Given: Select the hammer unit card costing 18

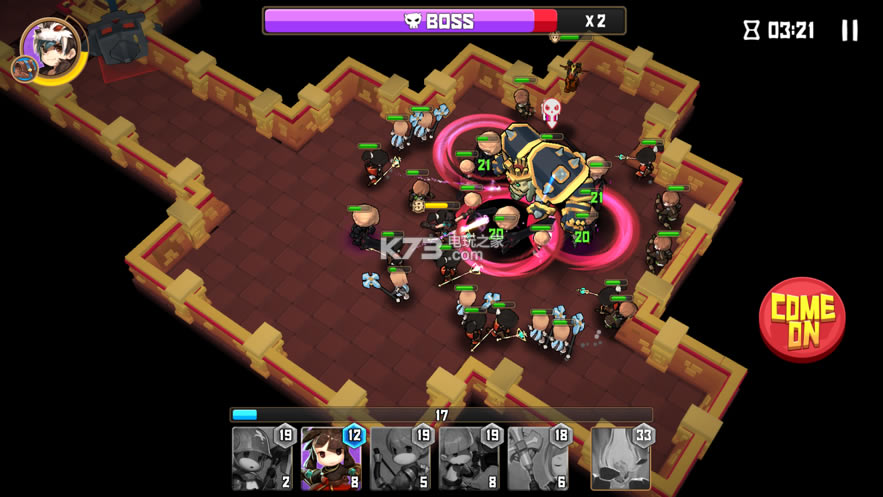Looking at the screenshot, I should [538, 458].
